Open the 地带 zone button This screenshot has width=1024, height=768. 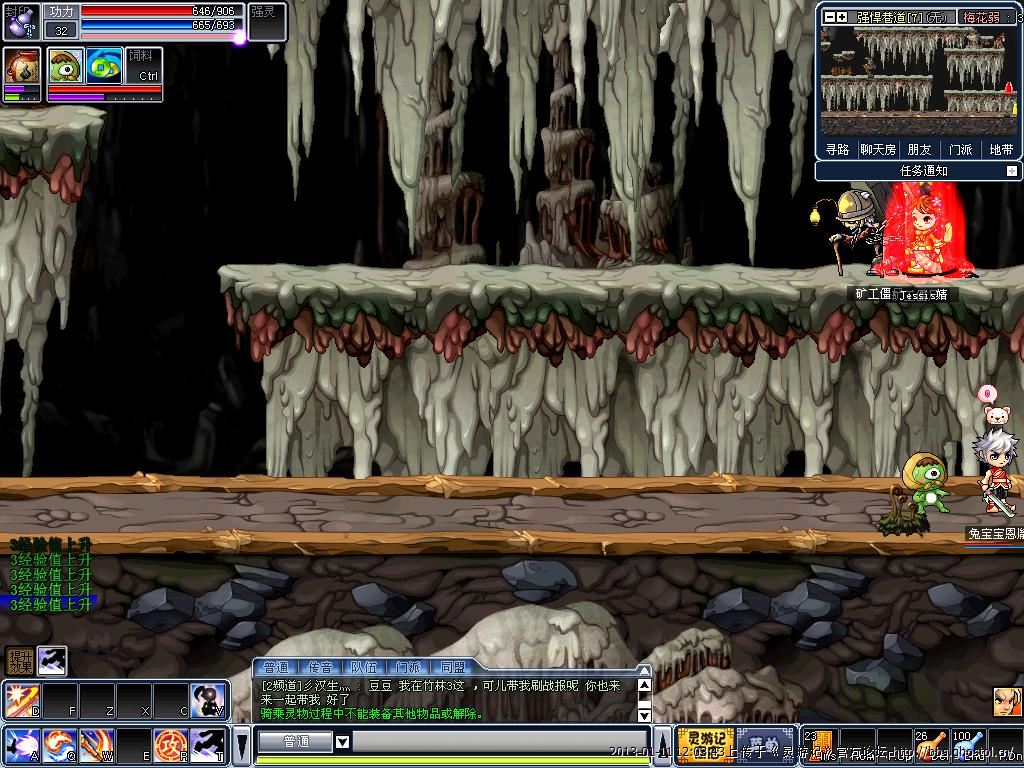(1001, 150)
